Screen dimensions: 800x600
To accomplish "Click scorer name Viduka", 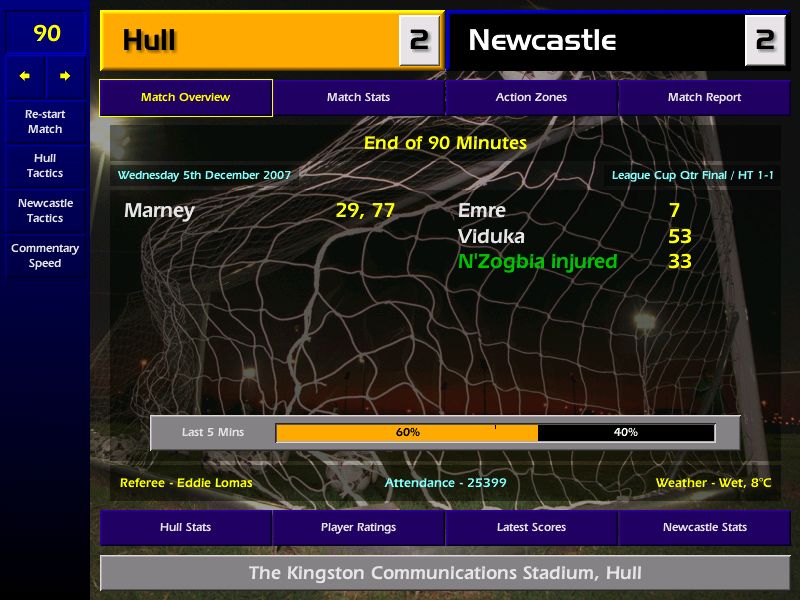I will (x=491, y=237).
